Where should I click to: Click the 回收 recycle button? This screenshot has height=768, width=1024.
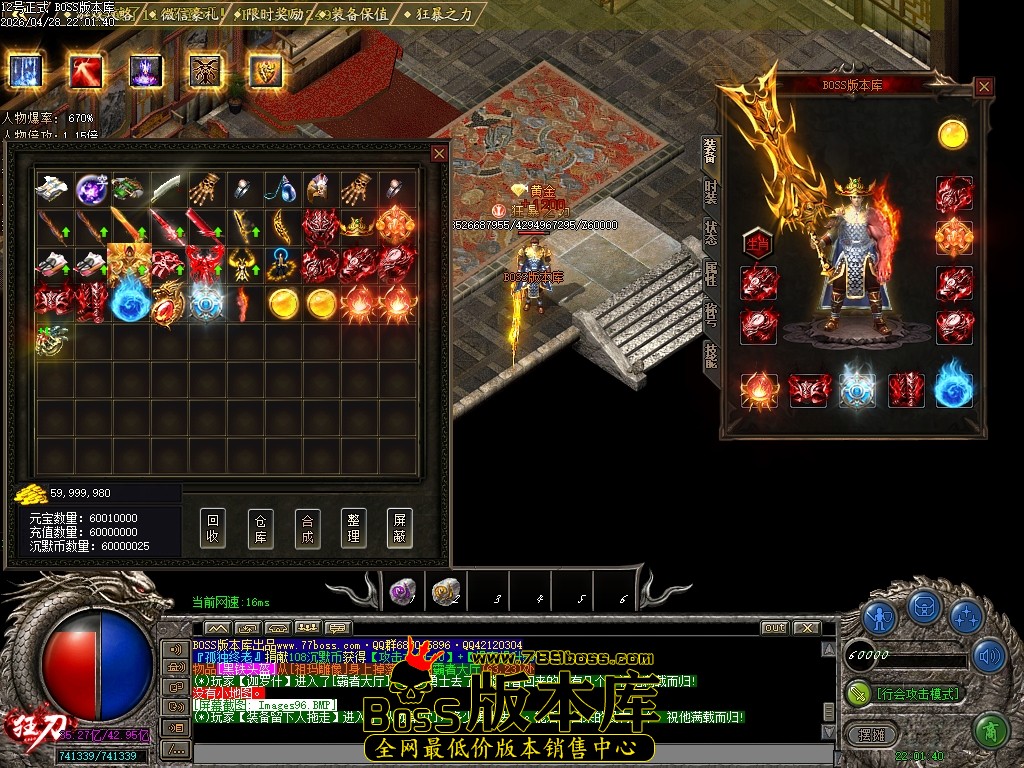point(212,527)
